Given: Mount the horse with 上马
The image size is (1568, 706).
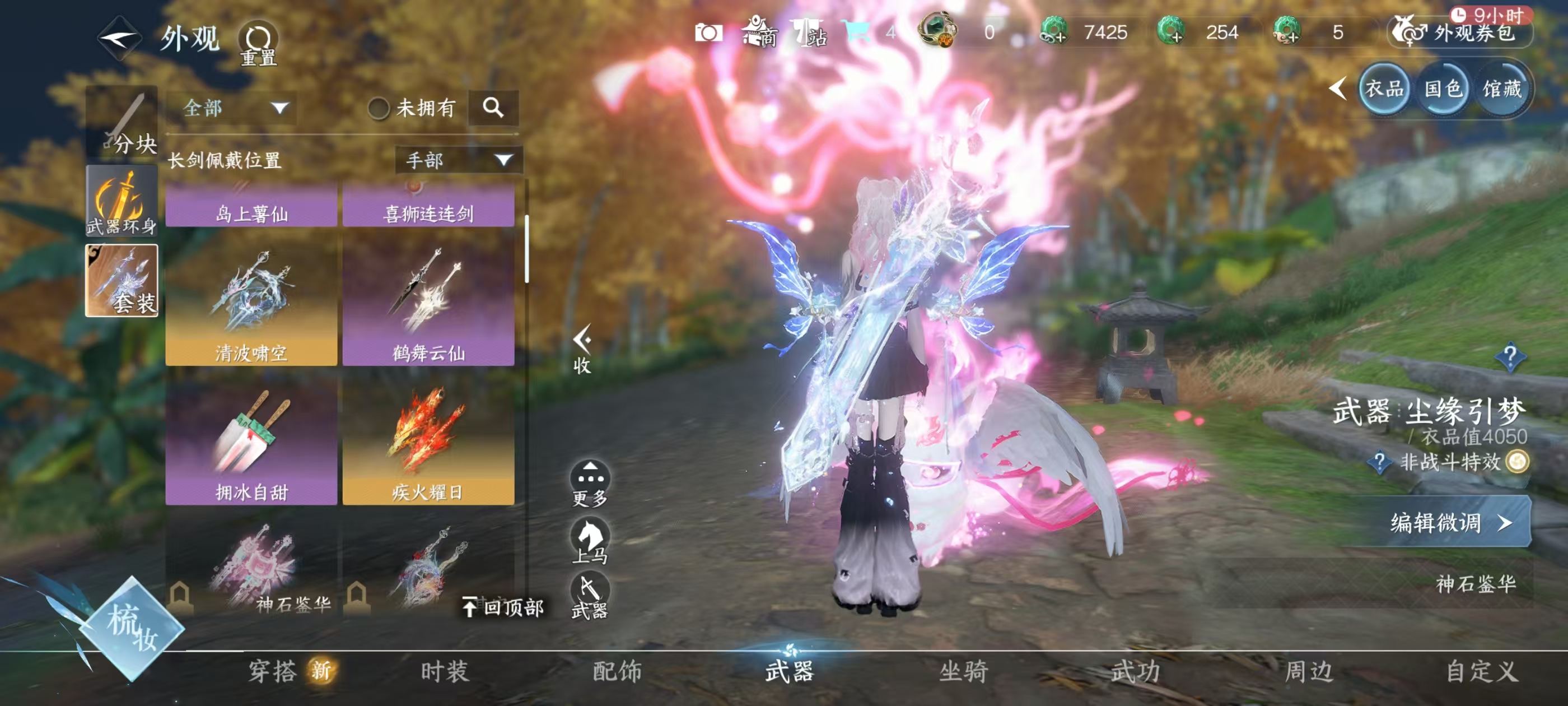Looking at the screenshot, I should pyautogui.click(x=590, y=540).
